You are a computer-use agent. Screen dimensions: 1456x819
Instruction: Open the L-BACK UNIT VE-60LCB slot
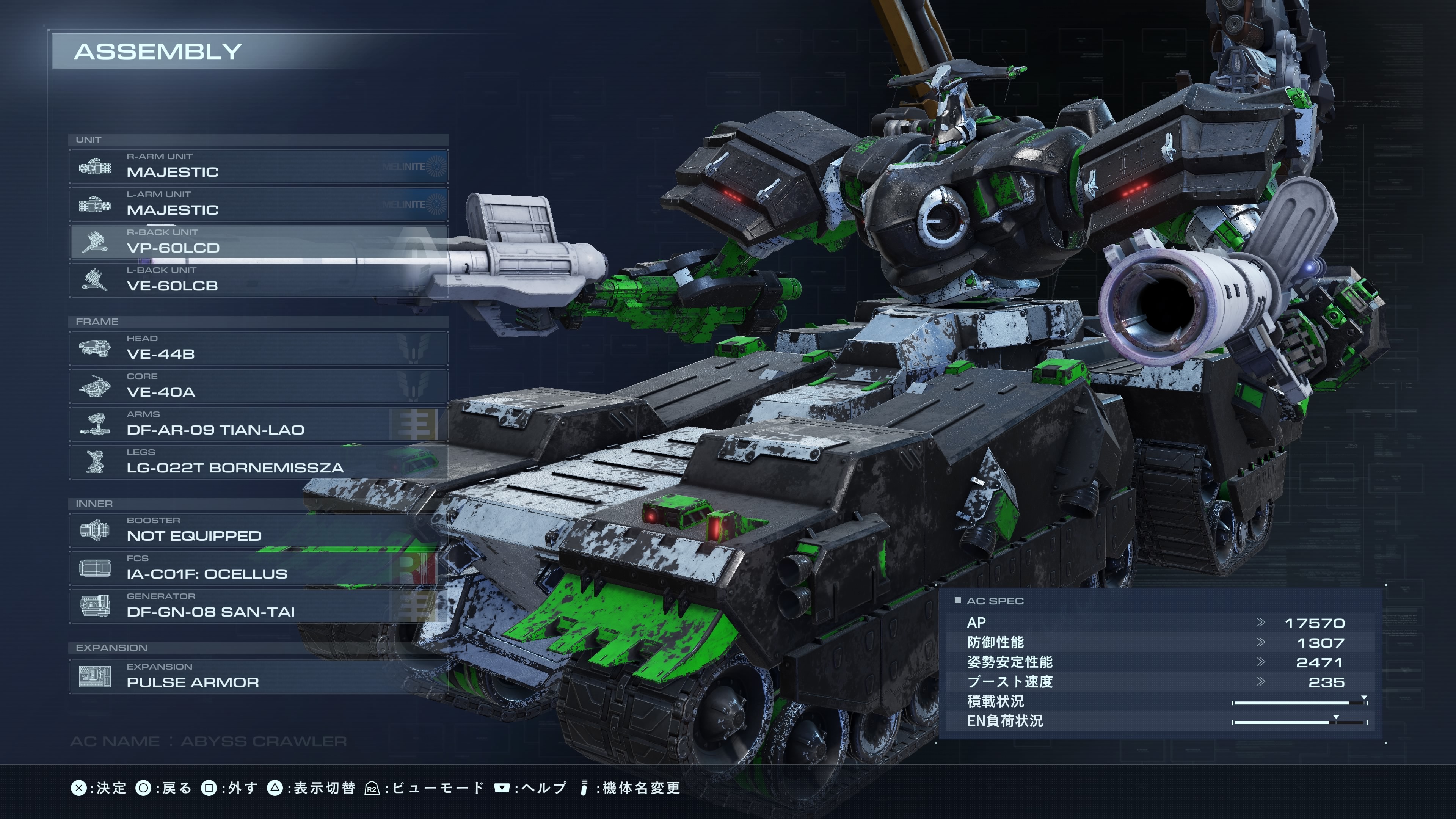point(258,279)
